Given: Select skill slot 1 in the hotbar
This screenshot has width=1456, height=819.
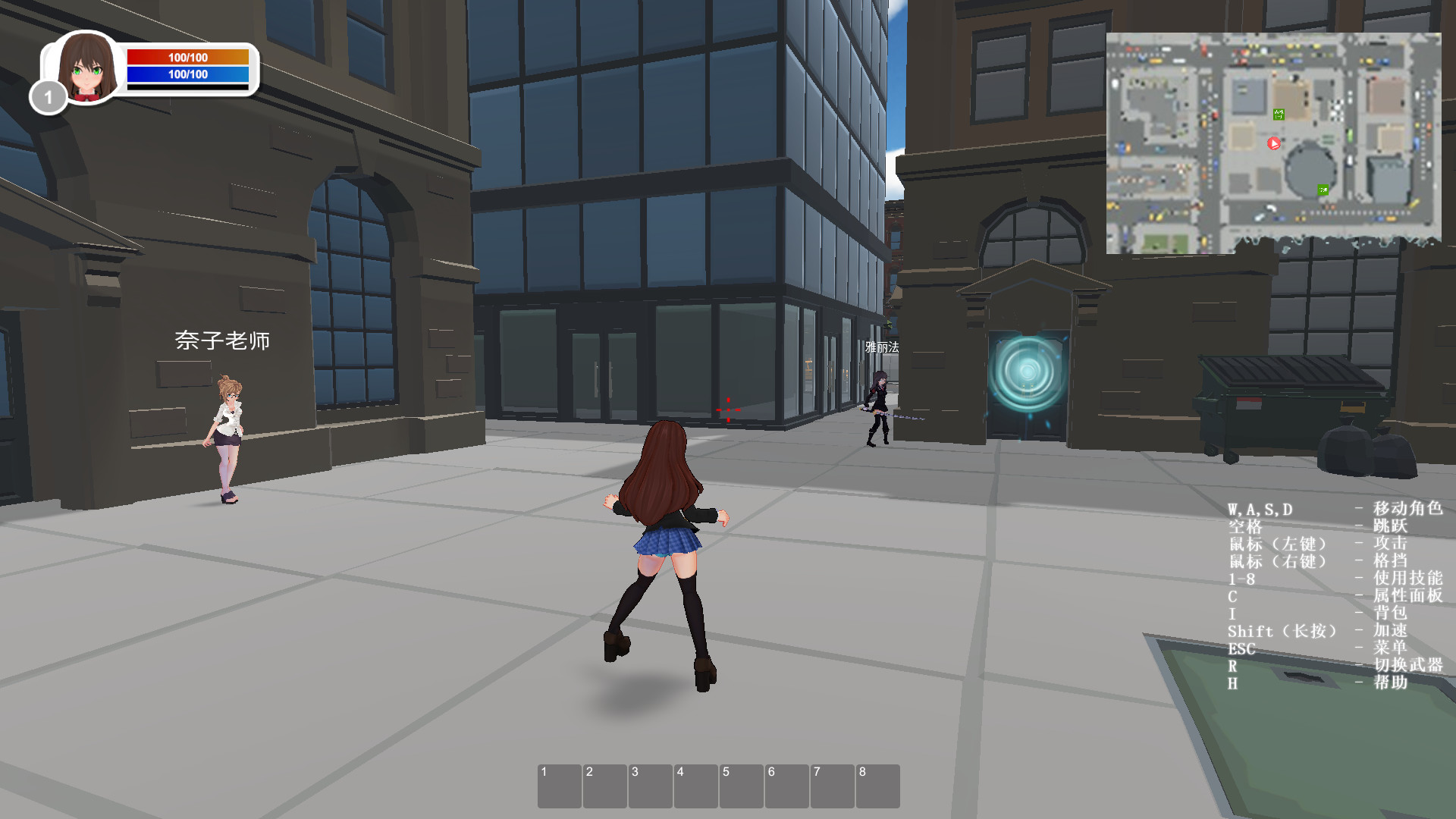Looking at the screenshot, I should [561, 785].
